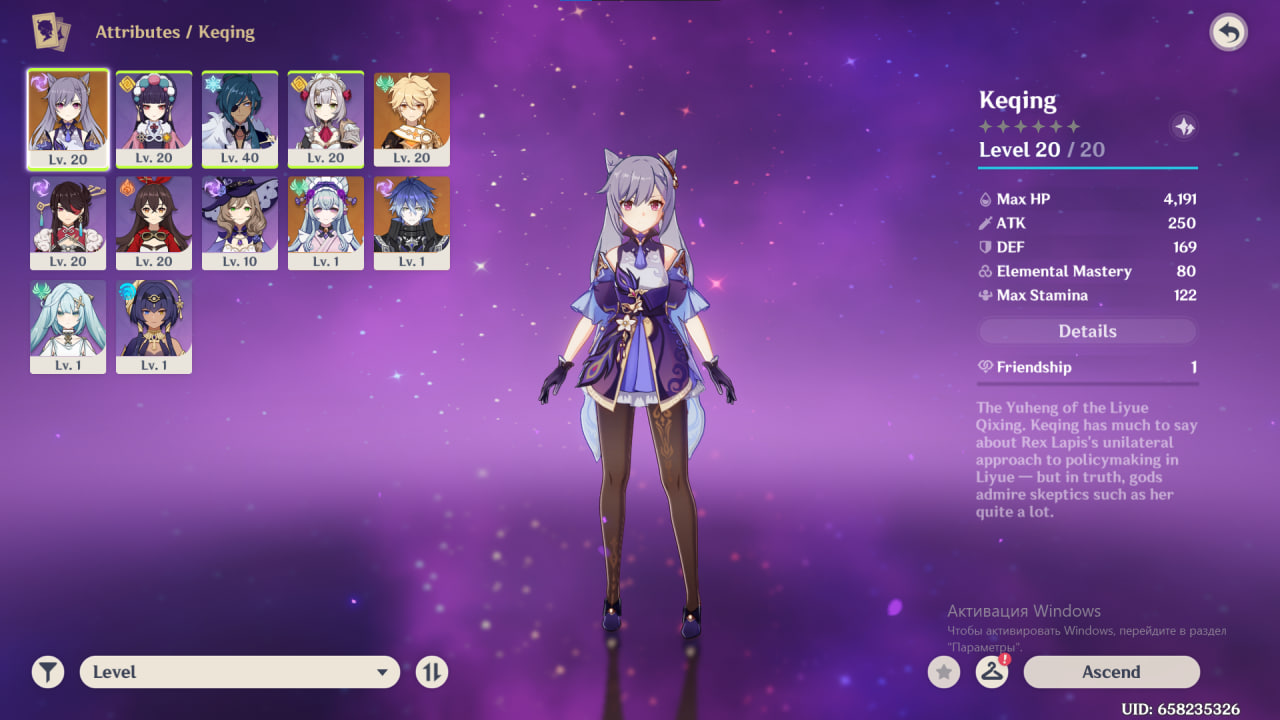The image size is (1280, 720).
Task: Click the sparkle icon beside Keqing's name
Action: pos(1184,127)
